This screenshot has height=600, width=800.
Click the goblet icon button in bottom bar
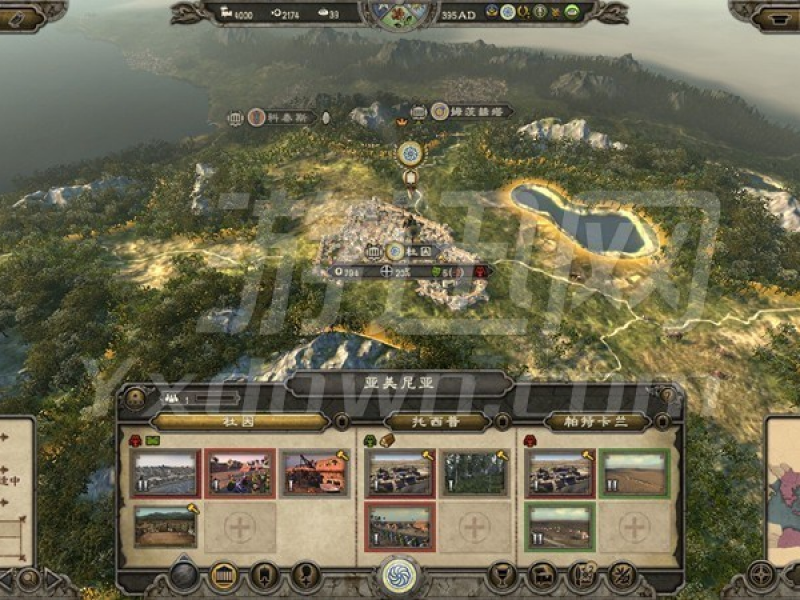(x=504, y=576)
